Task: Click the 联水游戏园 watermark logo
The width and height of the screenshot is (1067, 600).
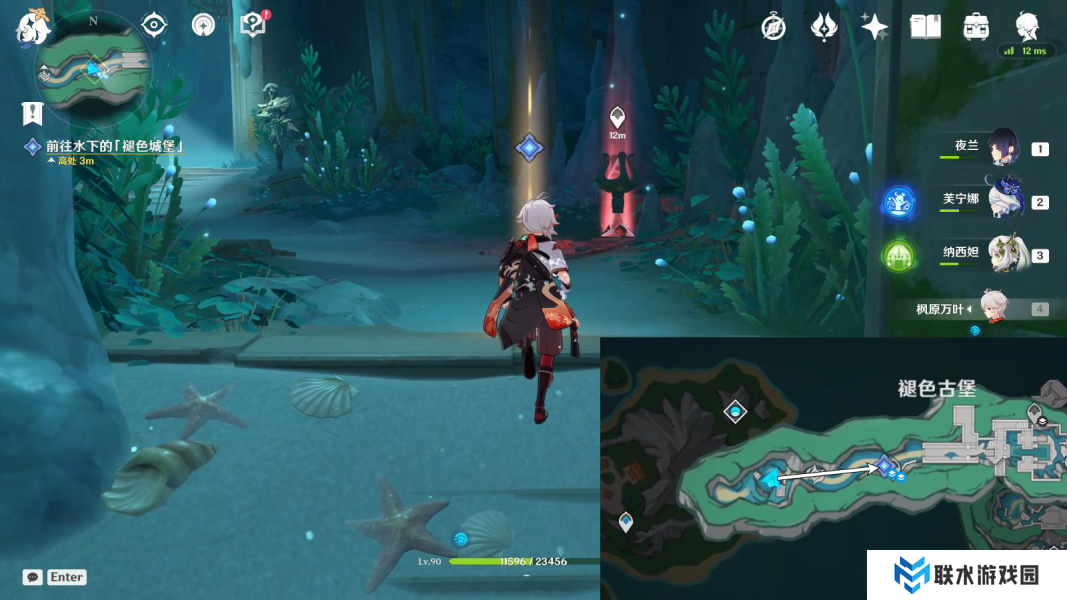Action: [966, 575]
